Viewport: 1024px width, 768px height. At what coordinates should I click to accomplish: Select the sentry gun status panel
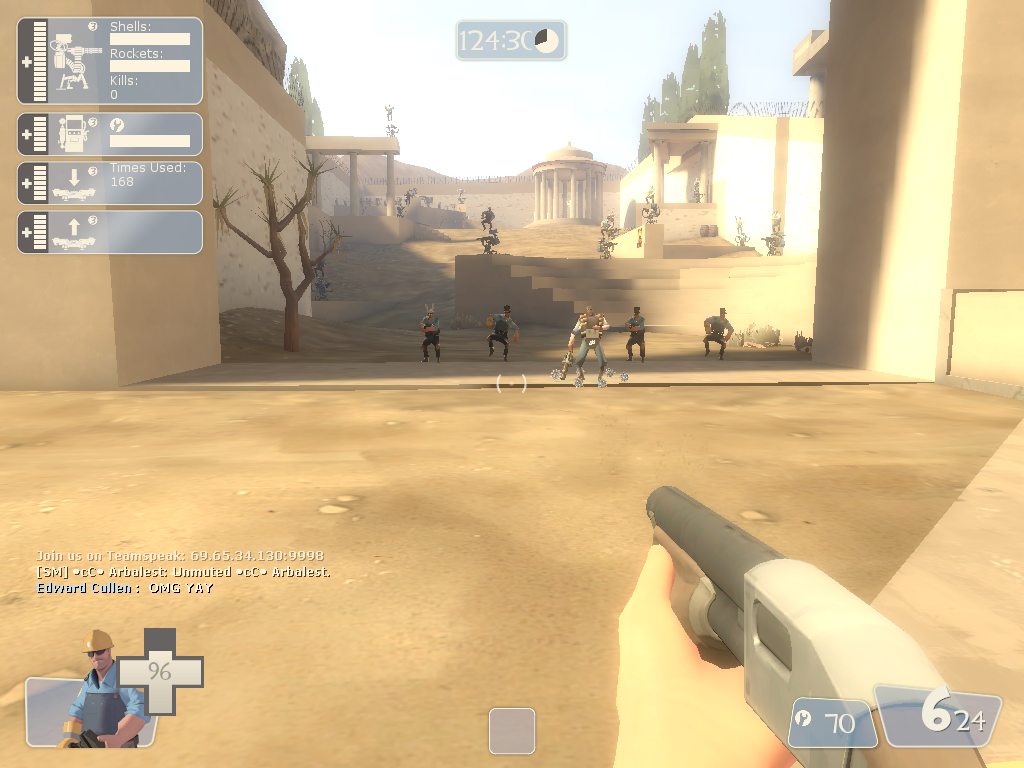pos(110,60)
